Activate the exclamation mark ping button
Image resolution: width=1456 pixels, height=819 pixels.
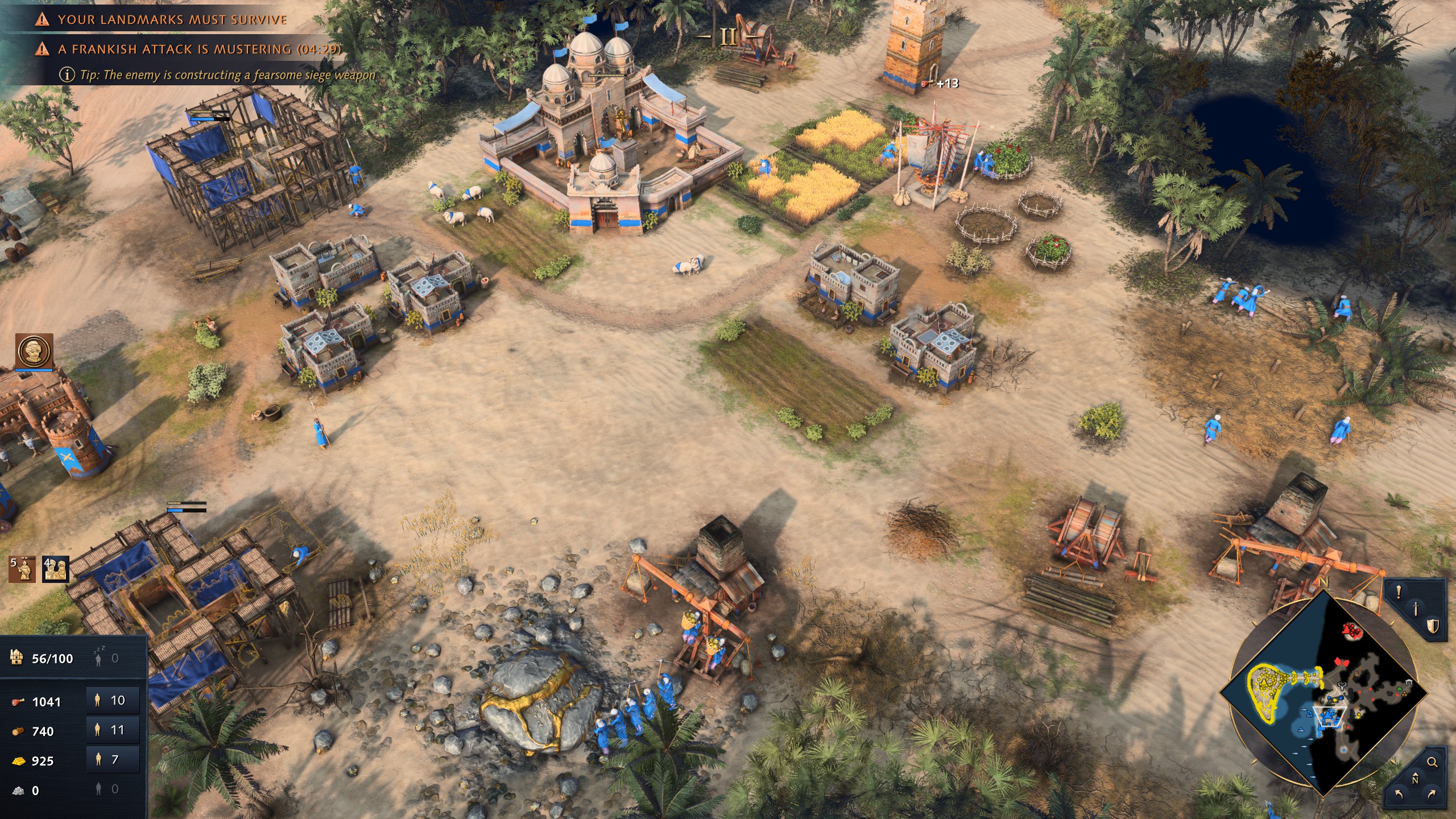pyautogui.click(x=1399, y=593)
